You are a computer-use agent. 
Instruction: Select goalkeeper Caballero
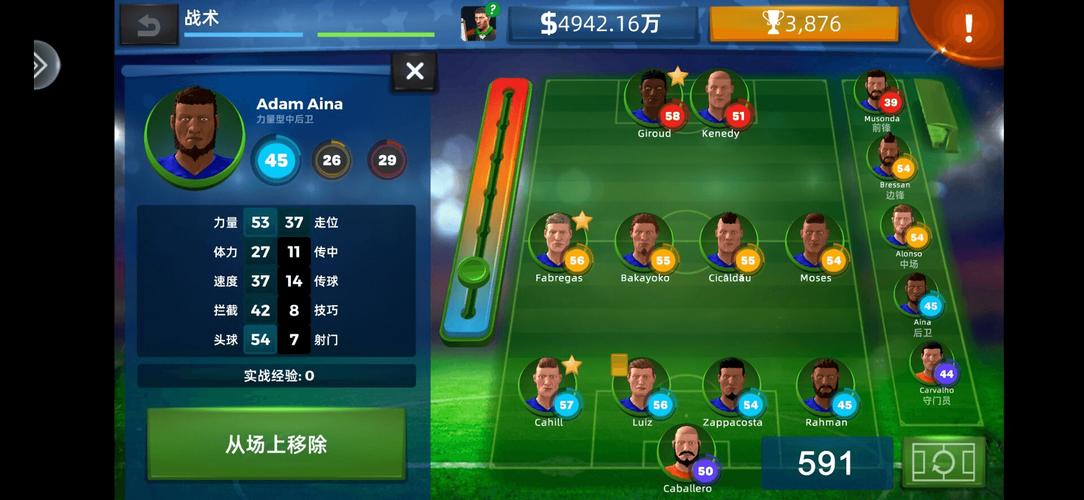[x=687, y=453]
